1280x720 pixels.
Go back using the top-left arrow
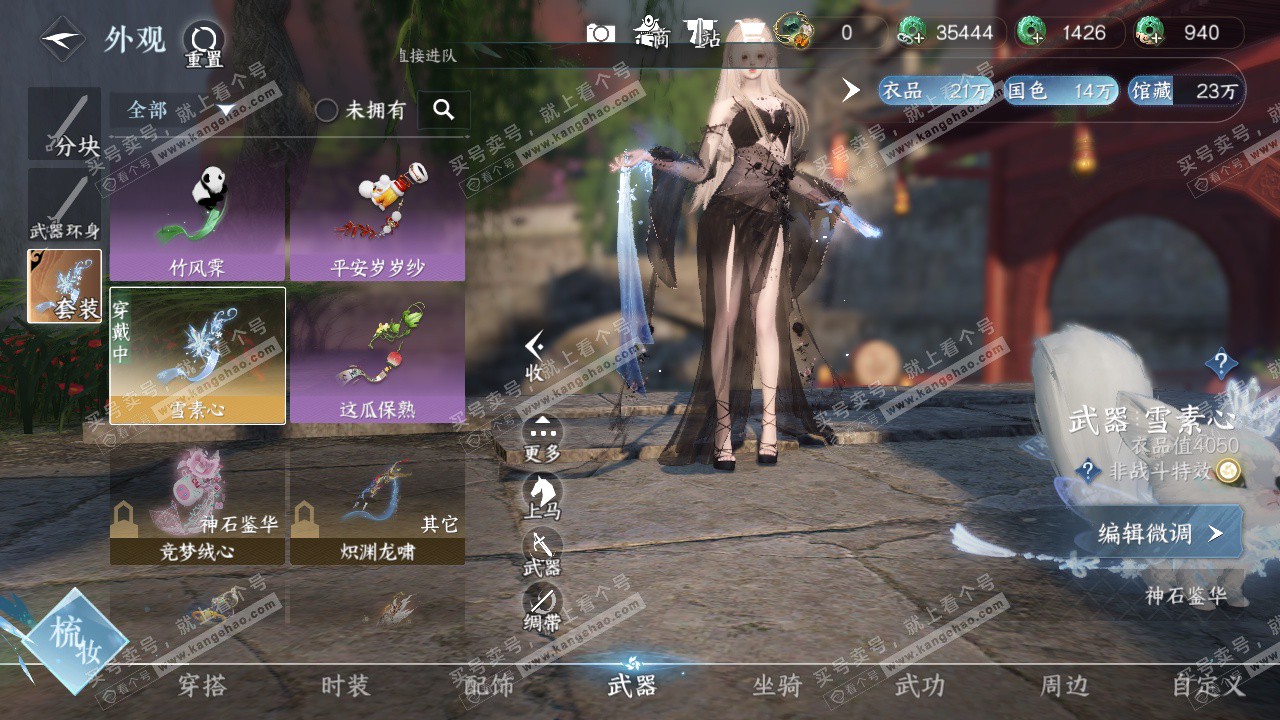(62, 39)
